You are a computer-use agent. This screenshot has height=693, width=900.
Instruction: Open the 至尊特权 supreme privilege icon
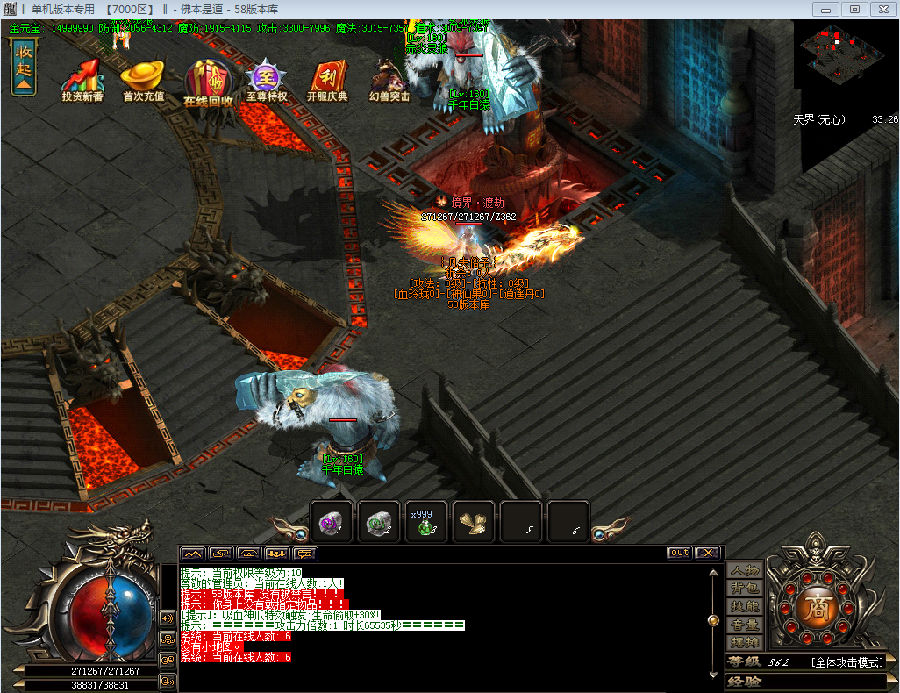pos(267,78)
